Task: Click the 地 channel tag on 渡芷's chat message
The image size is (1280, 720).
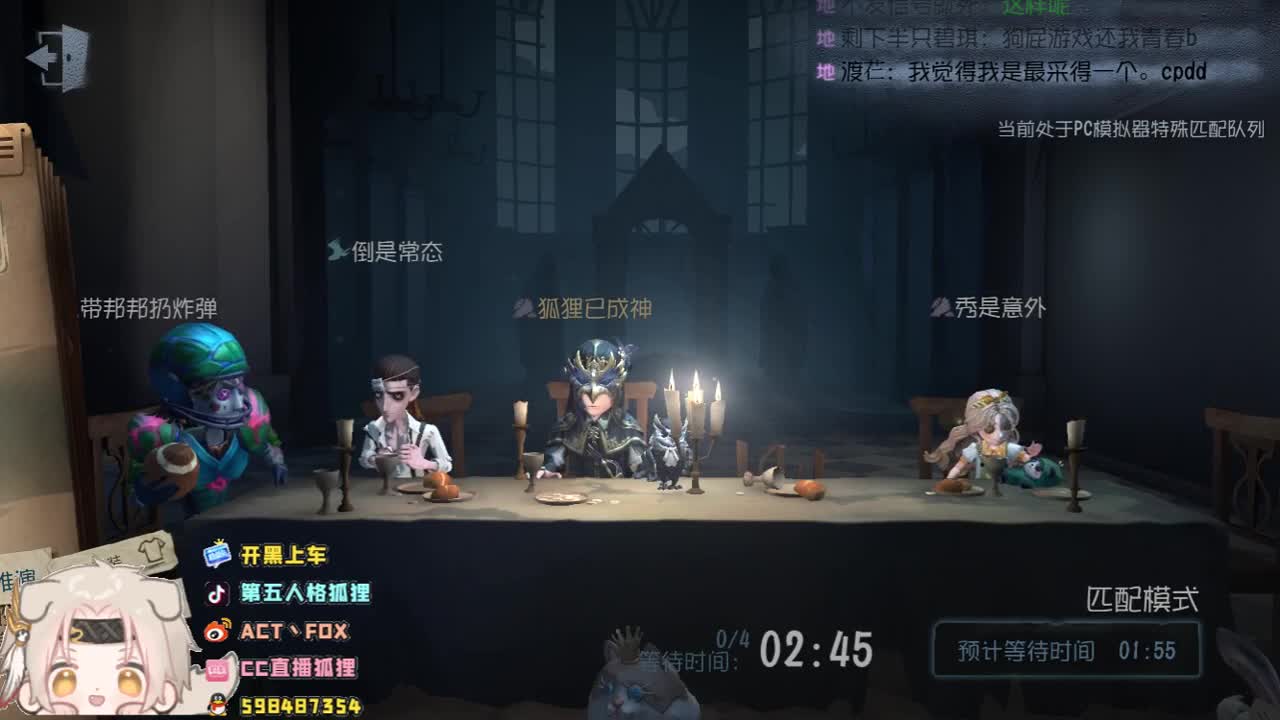Action: pyautogui.click(x=825, y=71)
